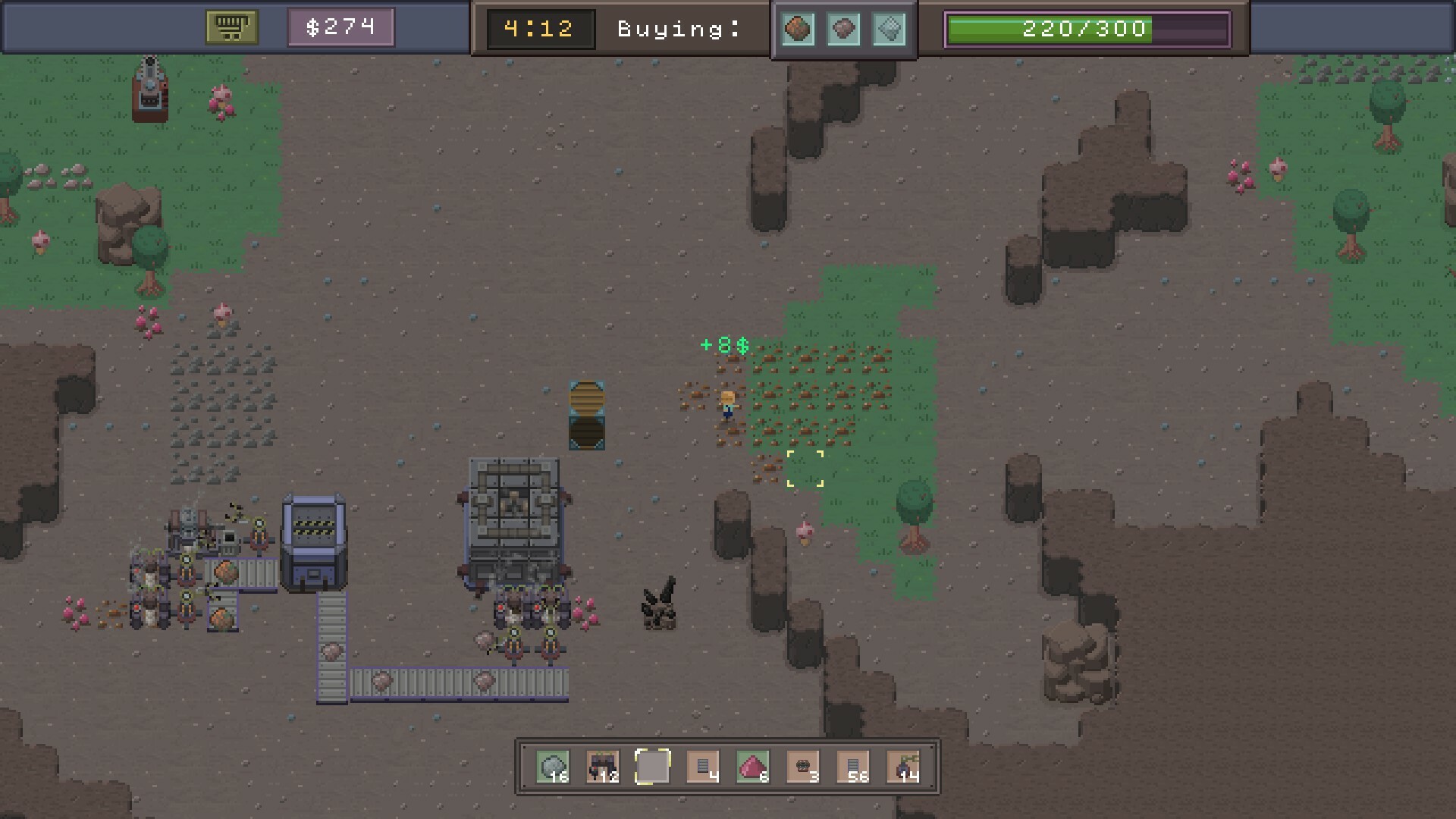
Task: Click the yellow selection cursor on the grass
Action: point(806,468)
